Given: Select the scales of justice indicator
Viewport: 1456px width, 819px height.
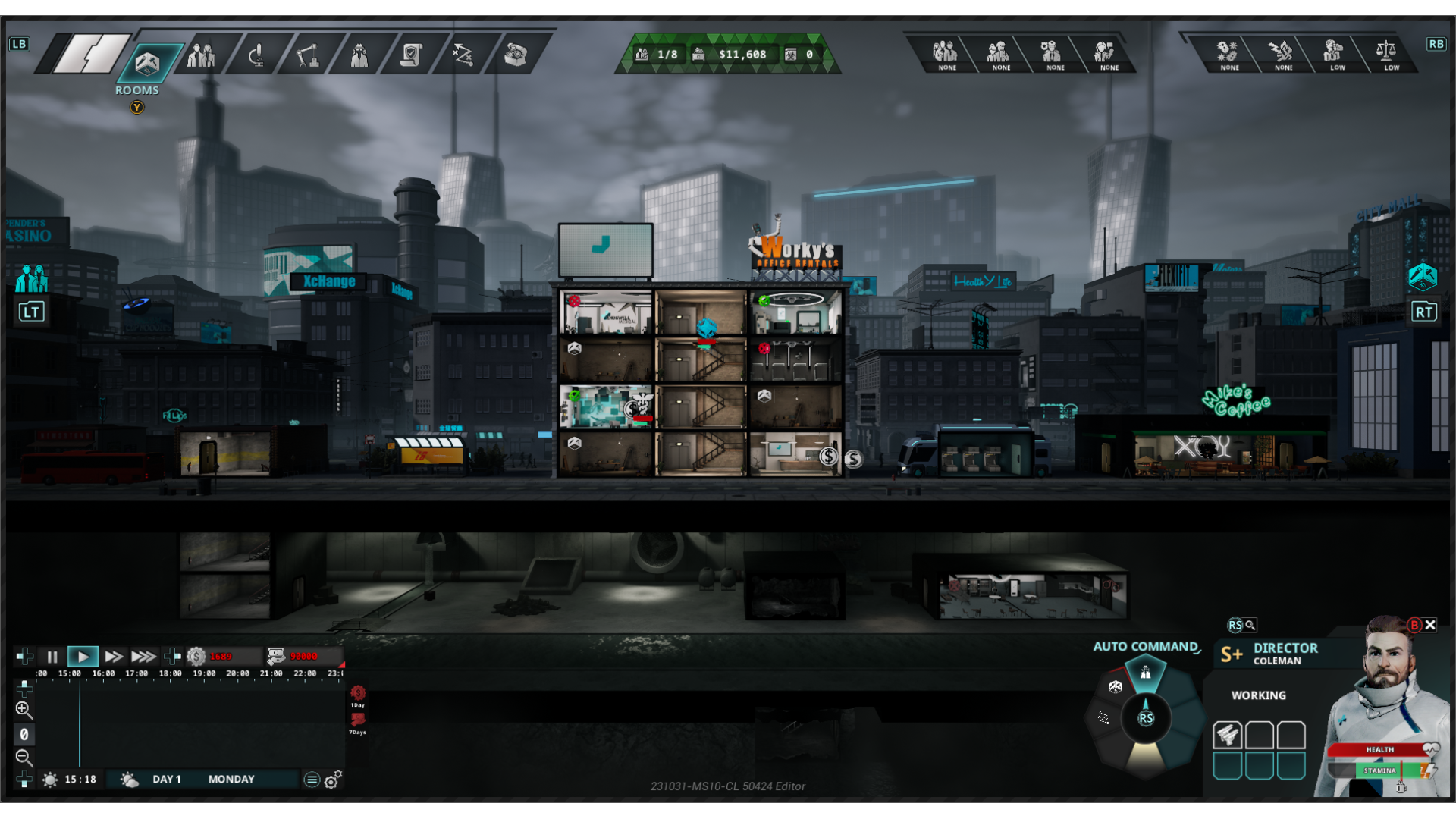Looking at the screenshot, I should click(1386, 53).
